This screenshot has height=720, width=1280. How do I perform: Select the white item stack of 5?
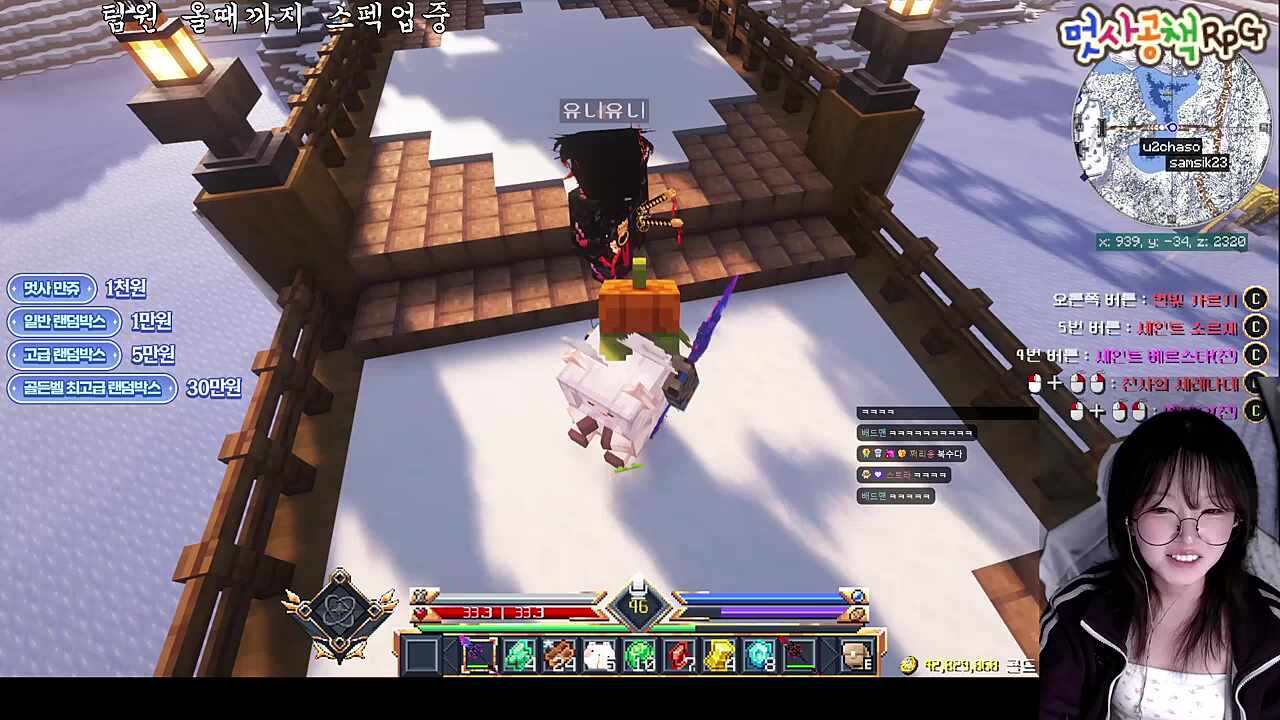click(599, 655)
